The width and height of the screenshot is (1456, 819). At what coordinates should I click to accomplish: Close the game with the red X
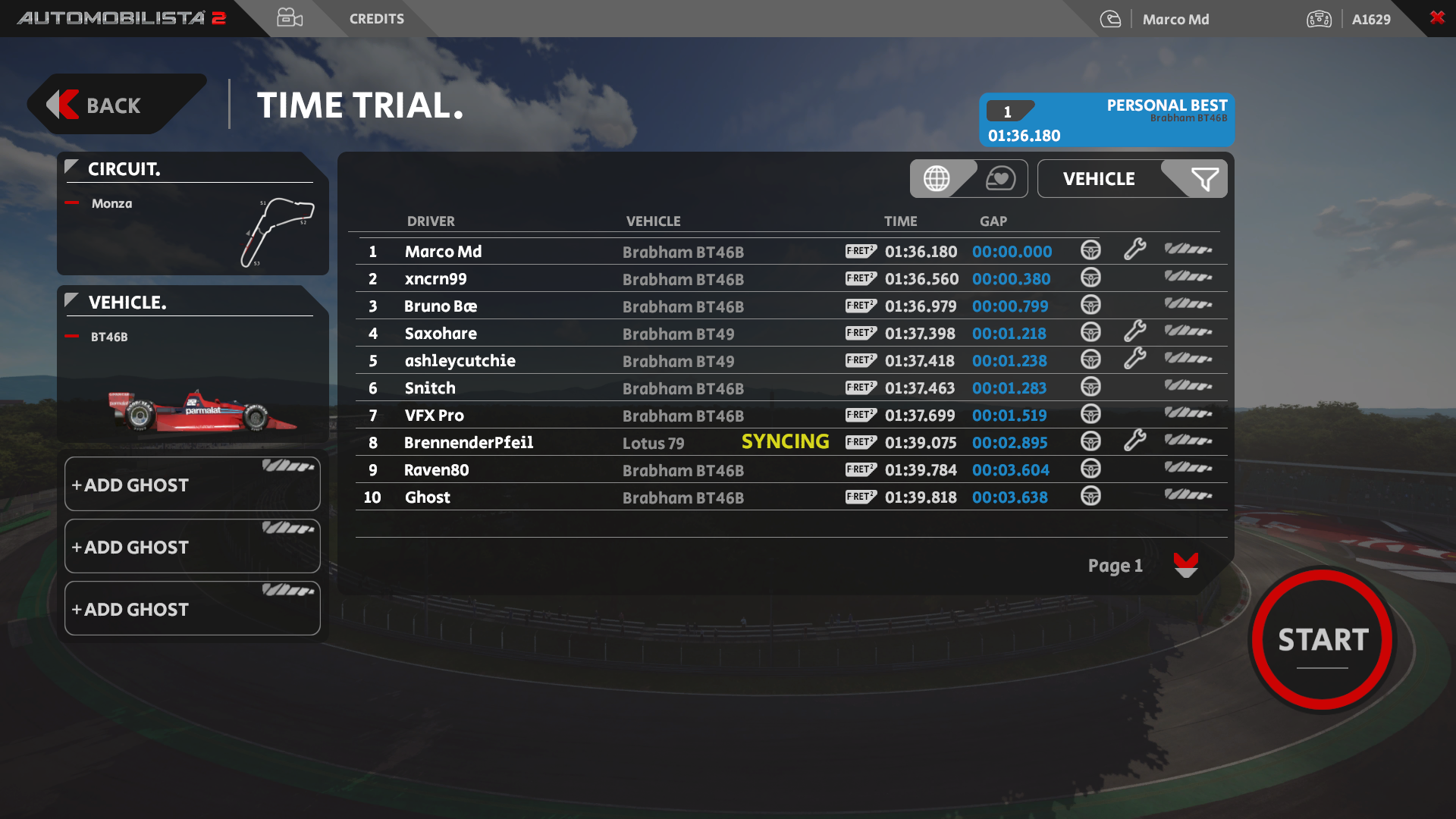coord(1436,17)
